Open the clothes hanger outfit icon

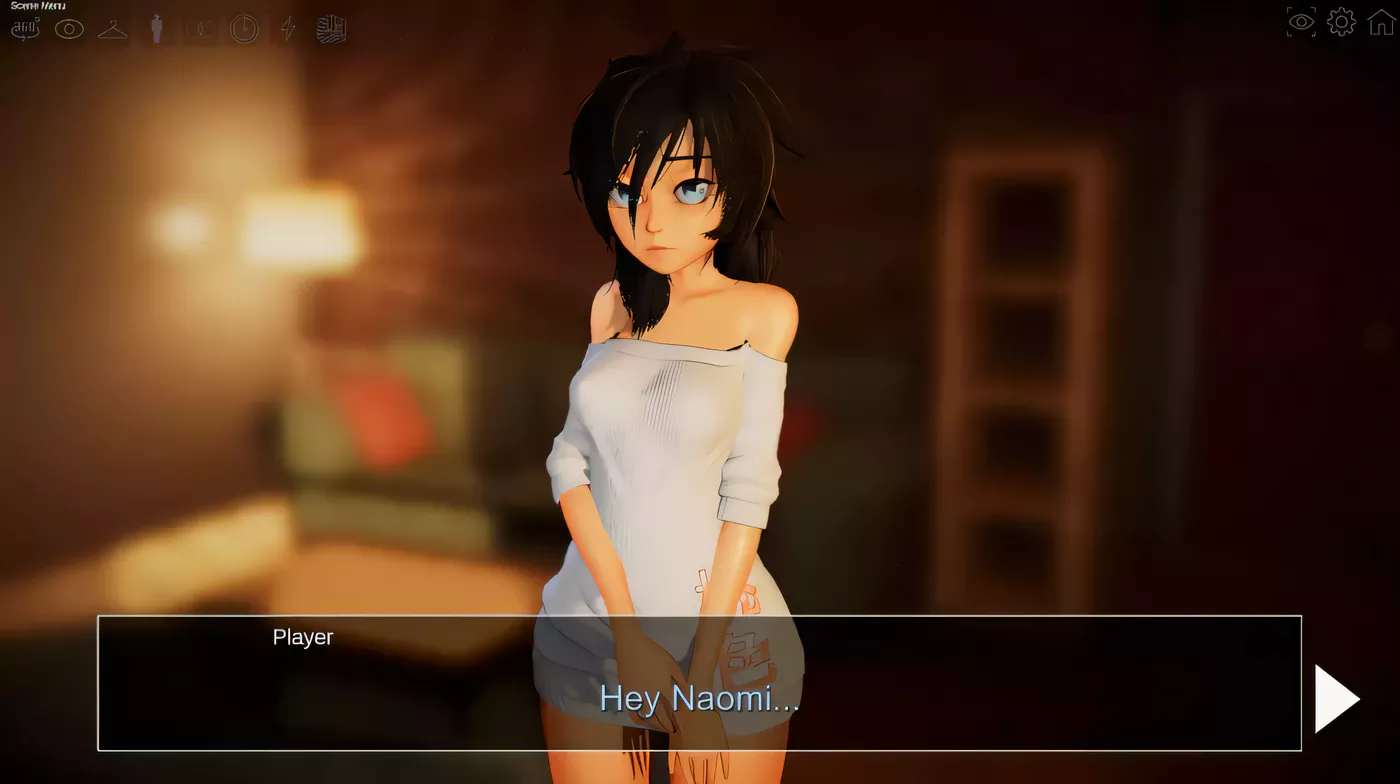(113, 29)
